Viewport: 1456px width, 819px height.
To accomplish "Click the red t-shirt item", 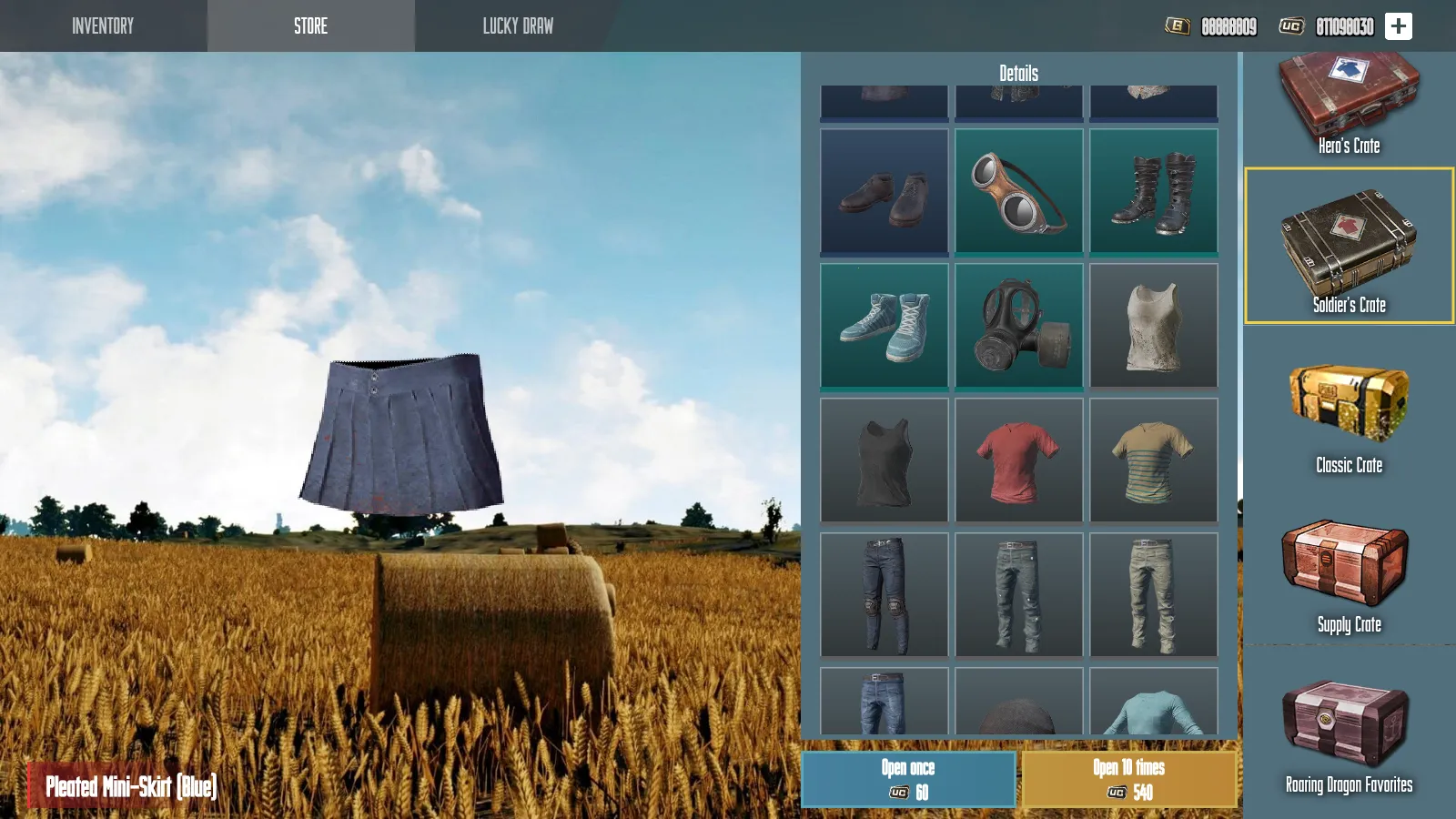I will click(1018, 460).
